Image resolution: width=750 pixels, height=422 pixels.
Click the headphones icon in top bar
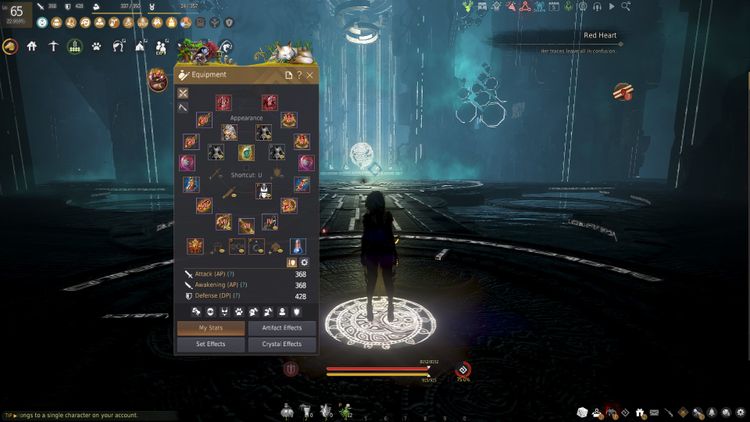point(596,6)
